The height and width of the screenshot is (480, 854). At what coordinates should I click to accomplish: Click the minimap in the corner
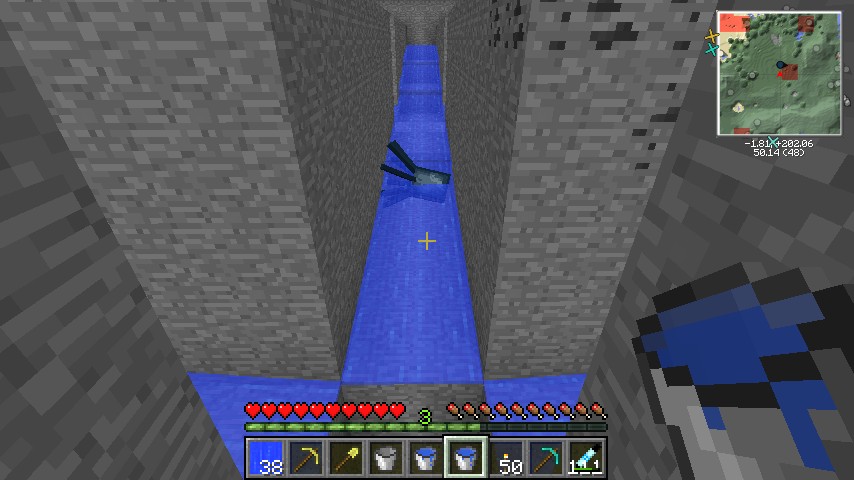pos(778,74)
